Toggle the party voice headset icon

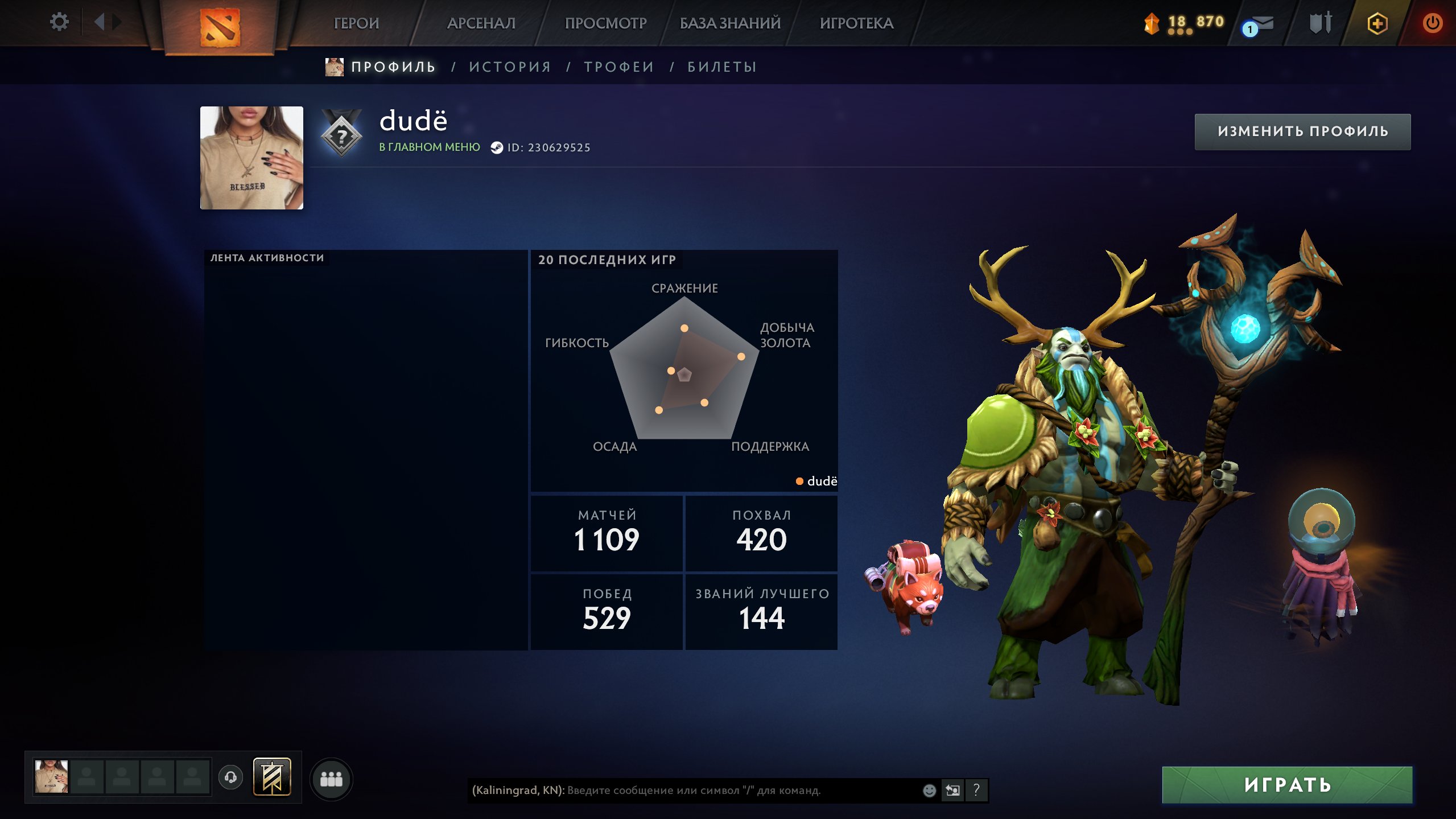230,777
